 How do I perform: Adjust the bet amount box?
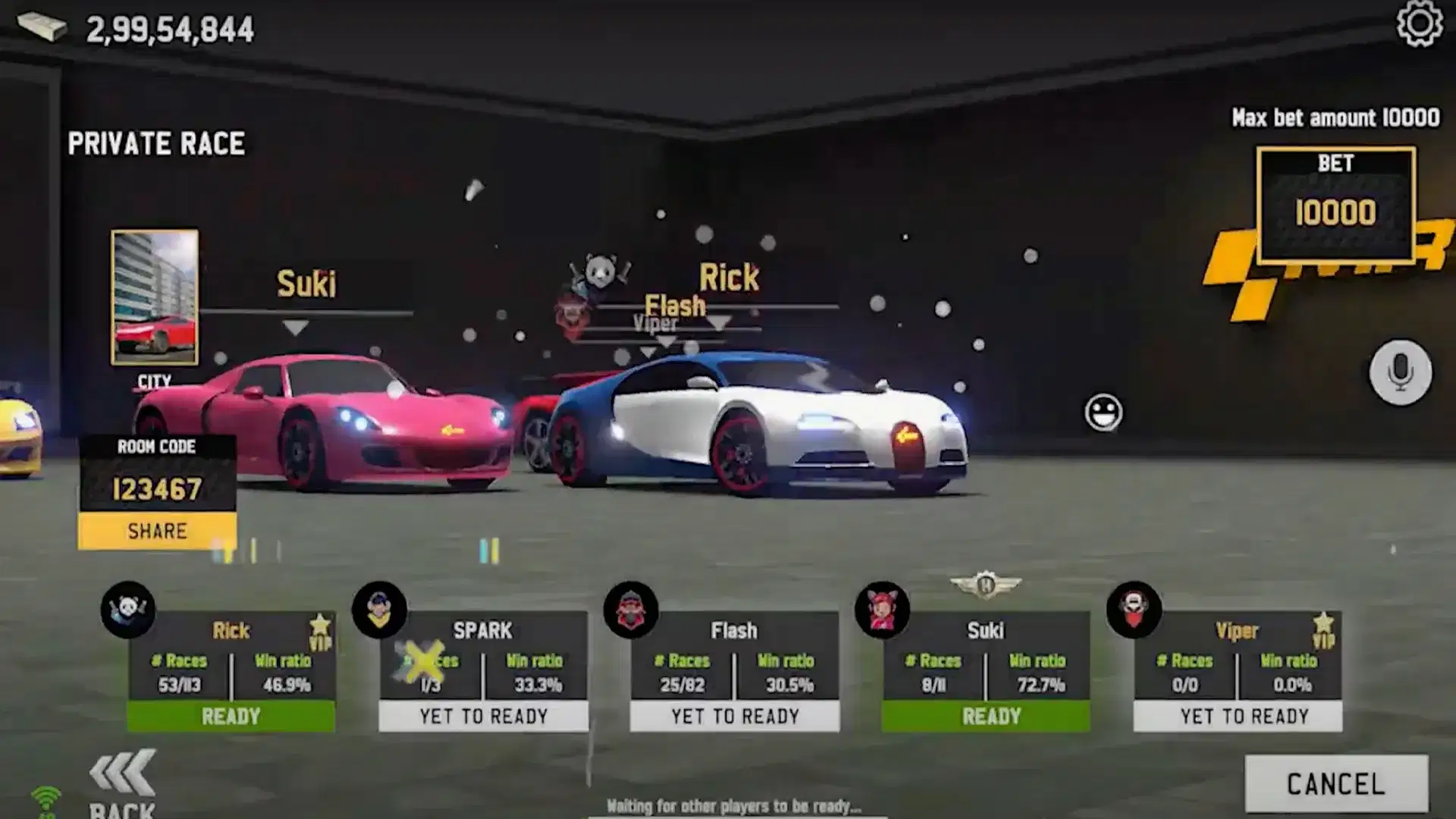pos(1335,206)
